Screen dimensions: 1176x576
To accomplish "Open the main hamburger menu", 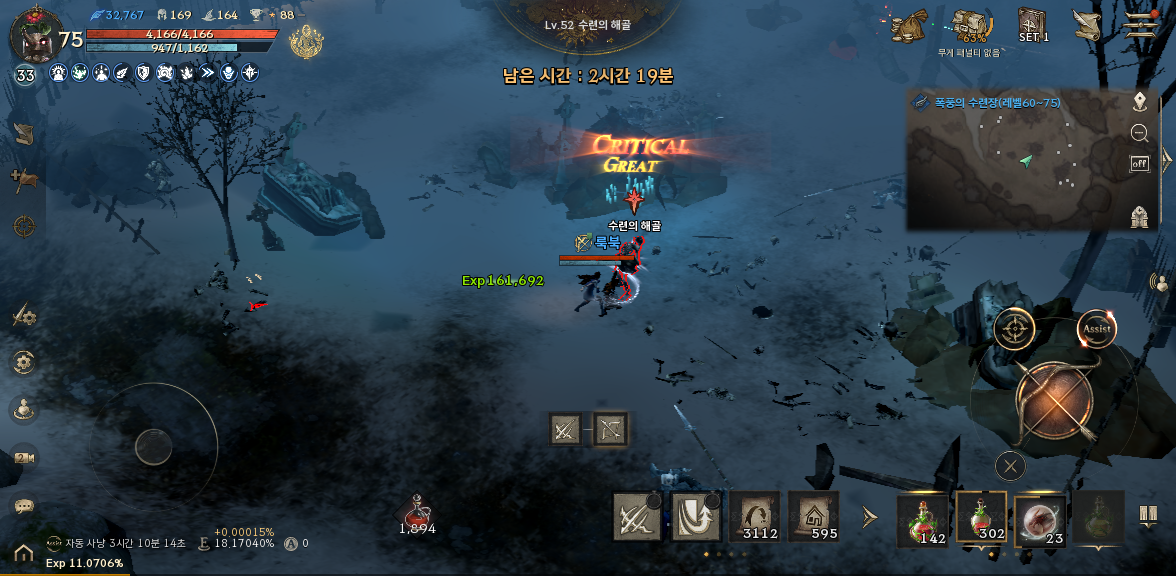I will point(1140,24).
